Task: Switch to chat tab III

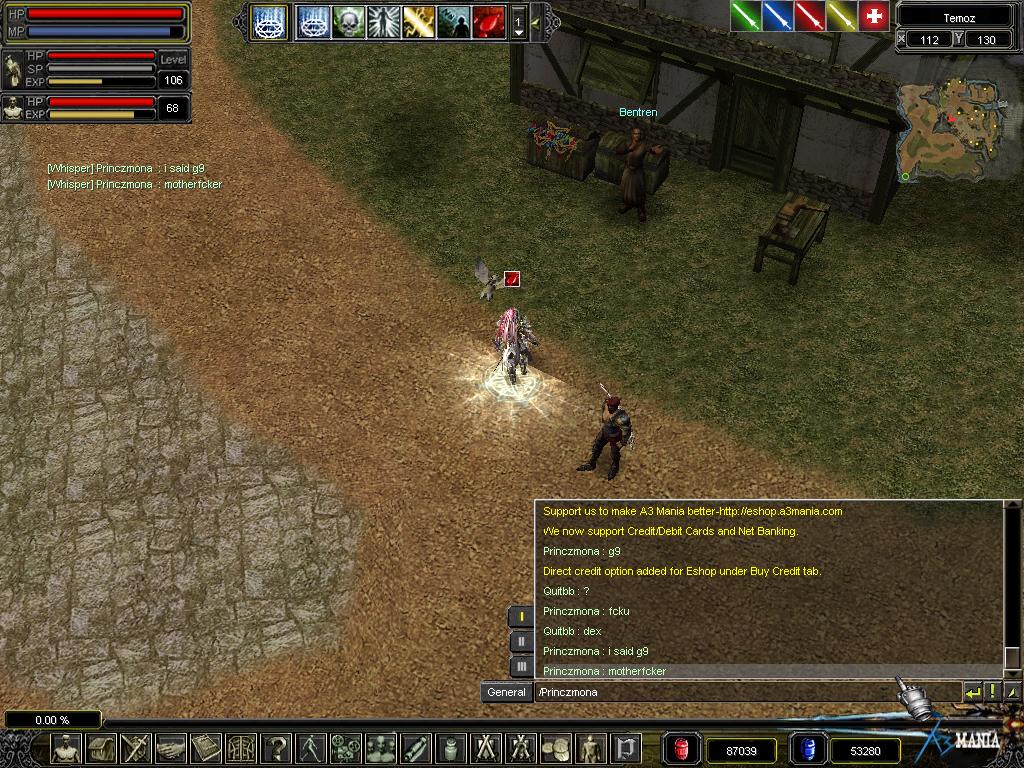Action: [521, 666]
